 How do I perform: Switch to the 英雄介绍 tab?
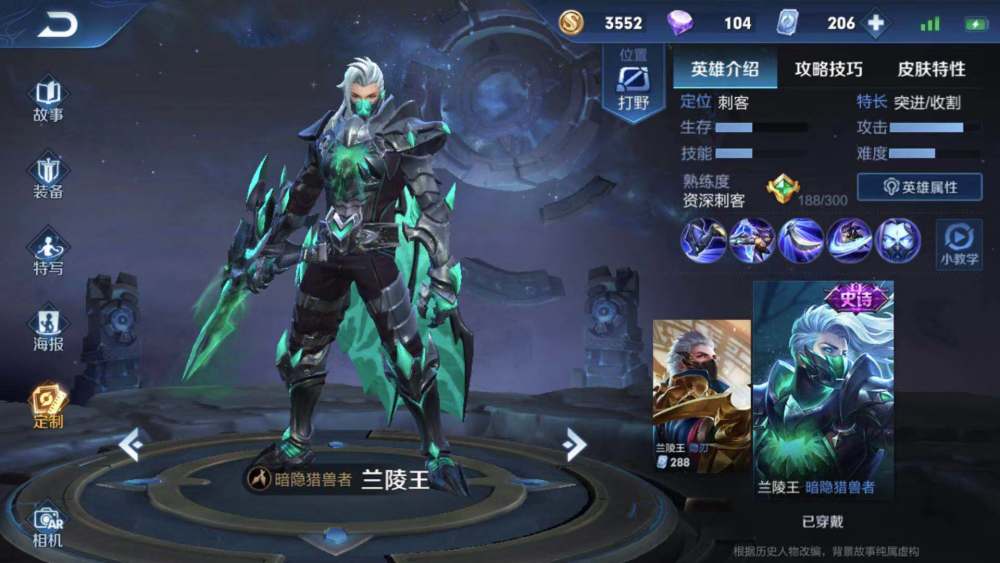(725, 69)
